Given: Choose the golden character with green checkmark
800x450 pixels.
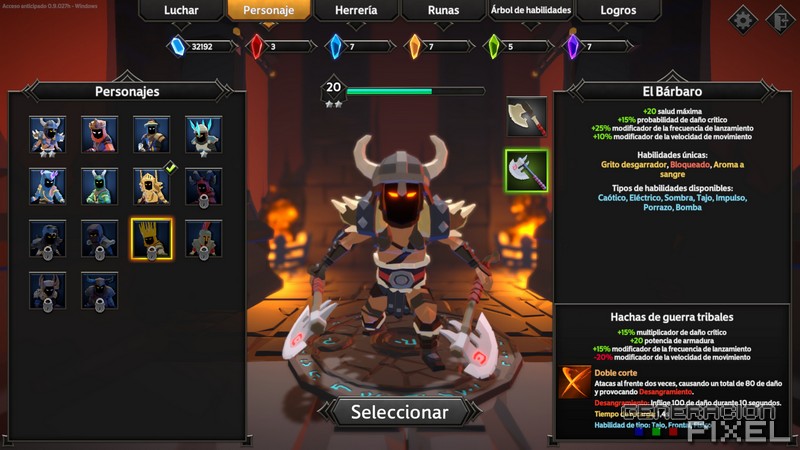Looking at the screenshot, I should point(151,186).
